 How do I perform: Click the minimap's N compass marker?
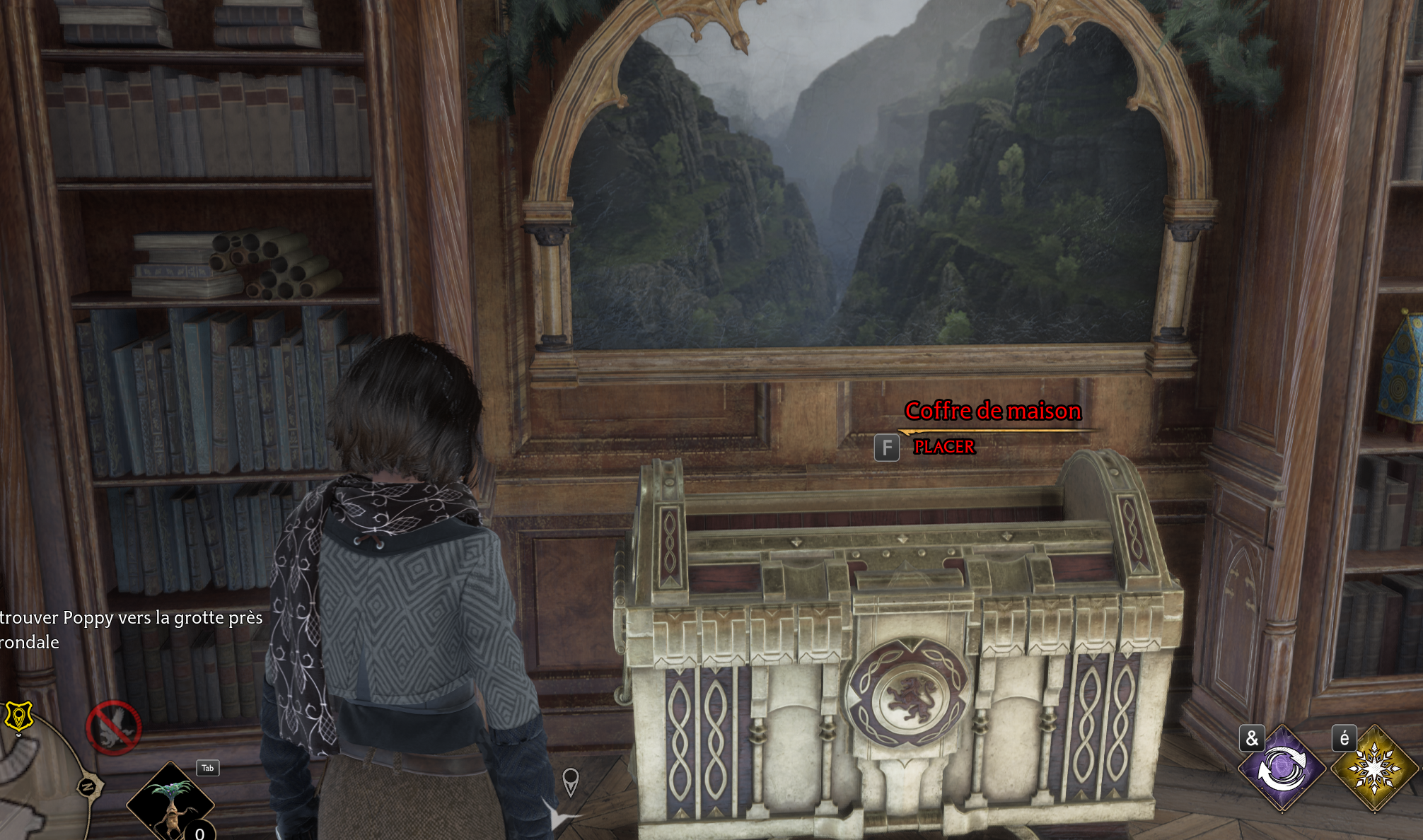(x=89, y=786)
